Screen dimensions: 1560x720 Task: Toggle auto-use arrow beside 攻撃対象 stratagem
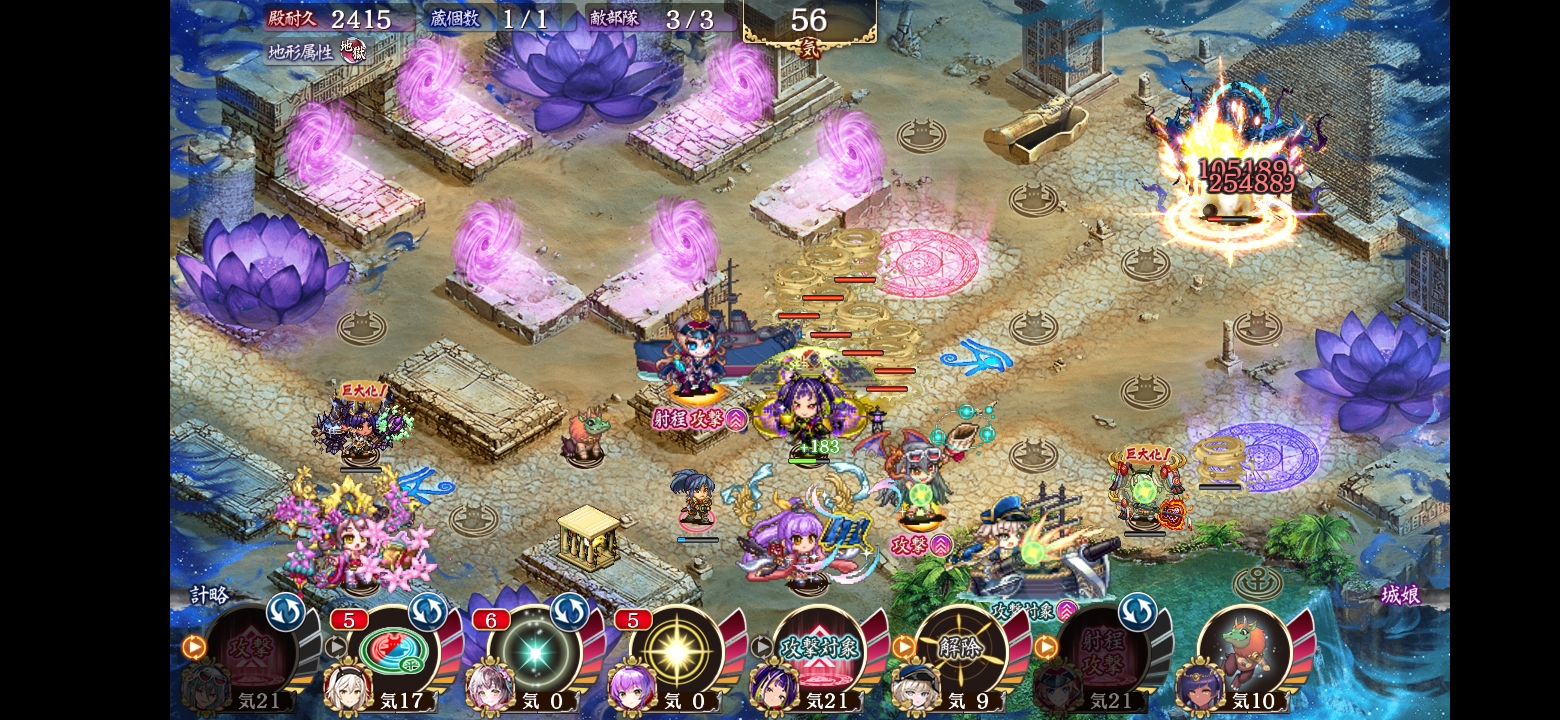click(762, 647)
